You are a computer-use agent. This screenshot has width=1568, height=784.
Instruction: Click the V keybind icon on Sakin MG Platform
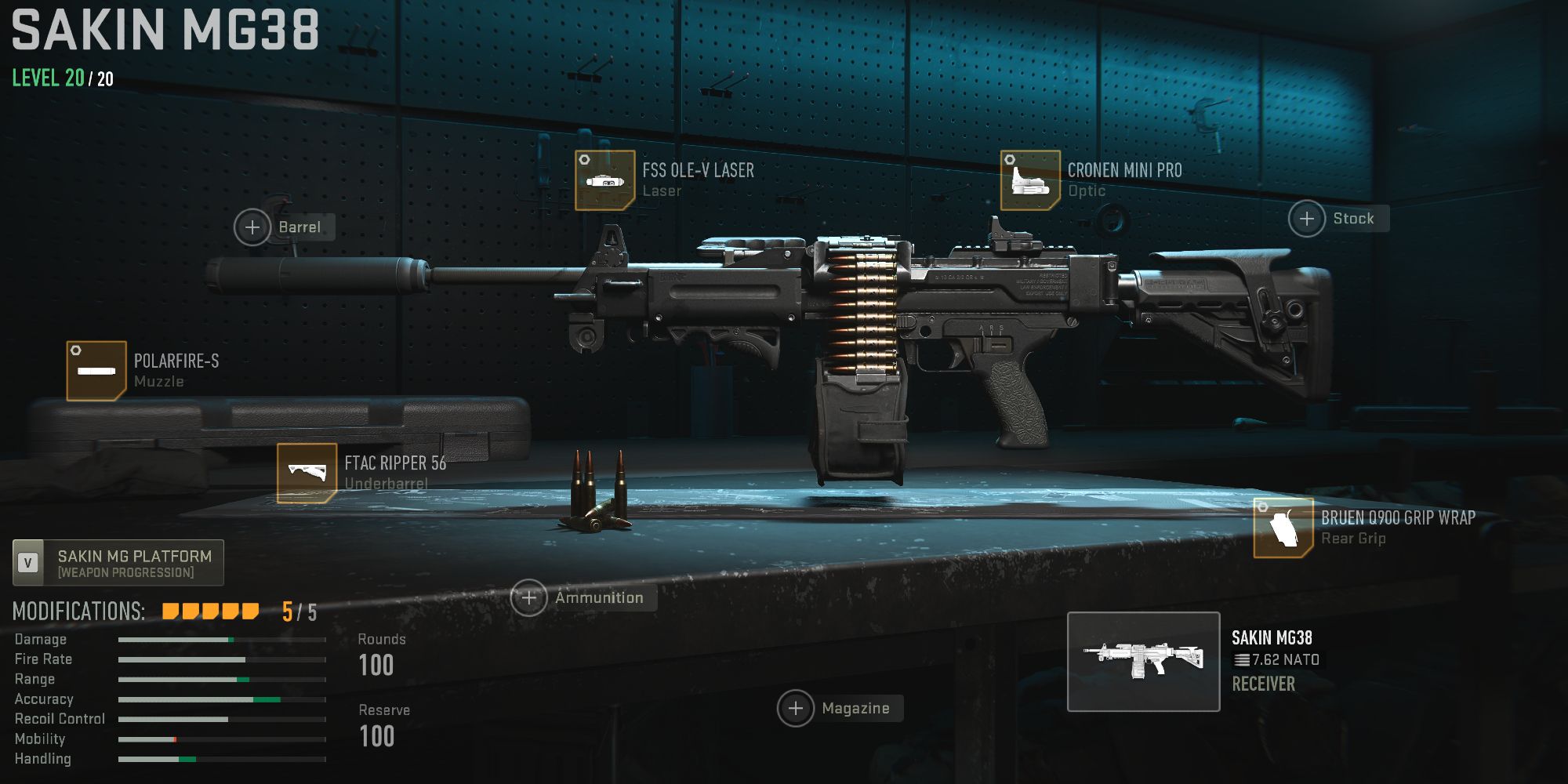26,561
